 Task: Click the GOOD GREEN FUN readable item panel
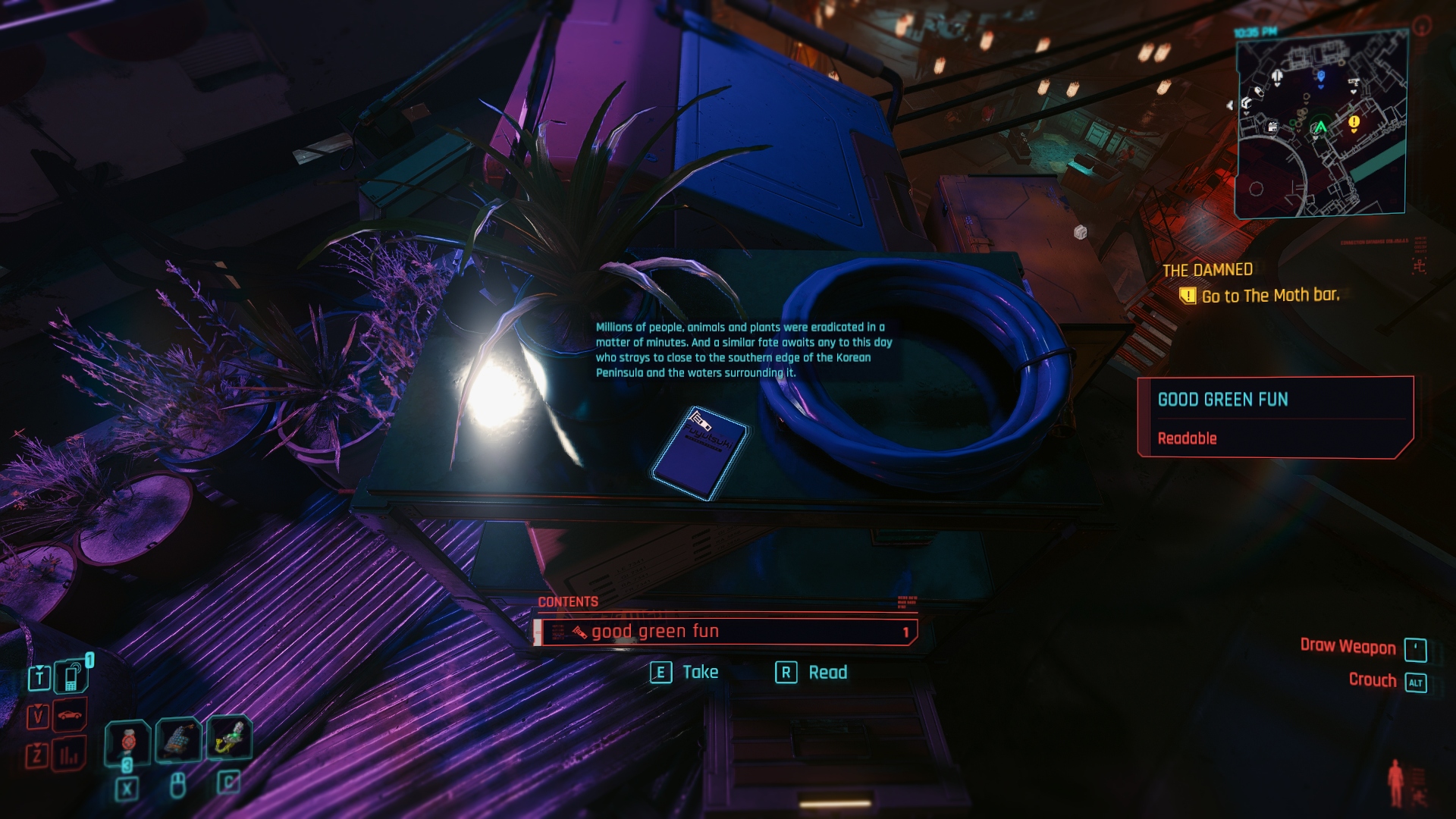(x=1276, y=417)
